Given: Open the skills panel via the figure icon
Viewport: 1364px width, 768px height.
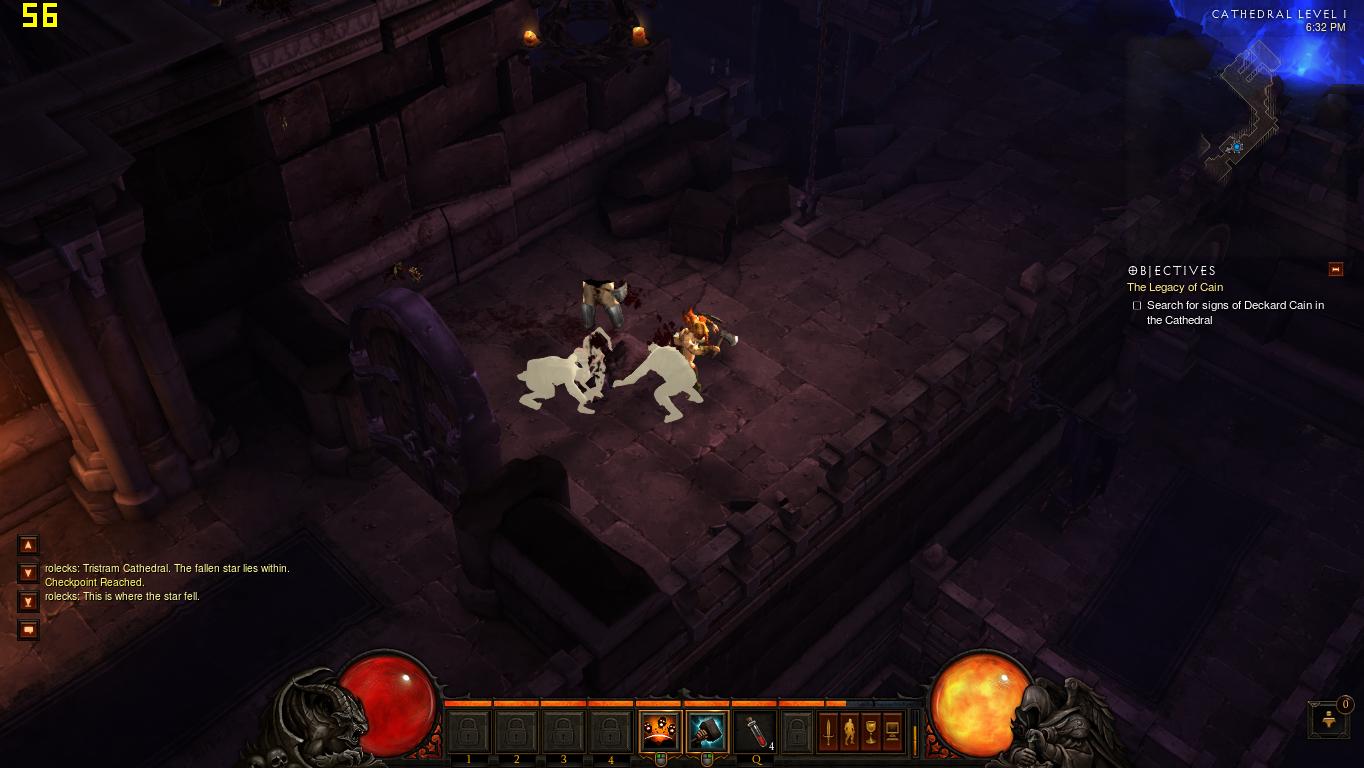Looking at the screenshot, I should [x=849, y=732].
